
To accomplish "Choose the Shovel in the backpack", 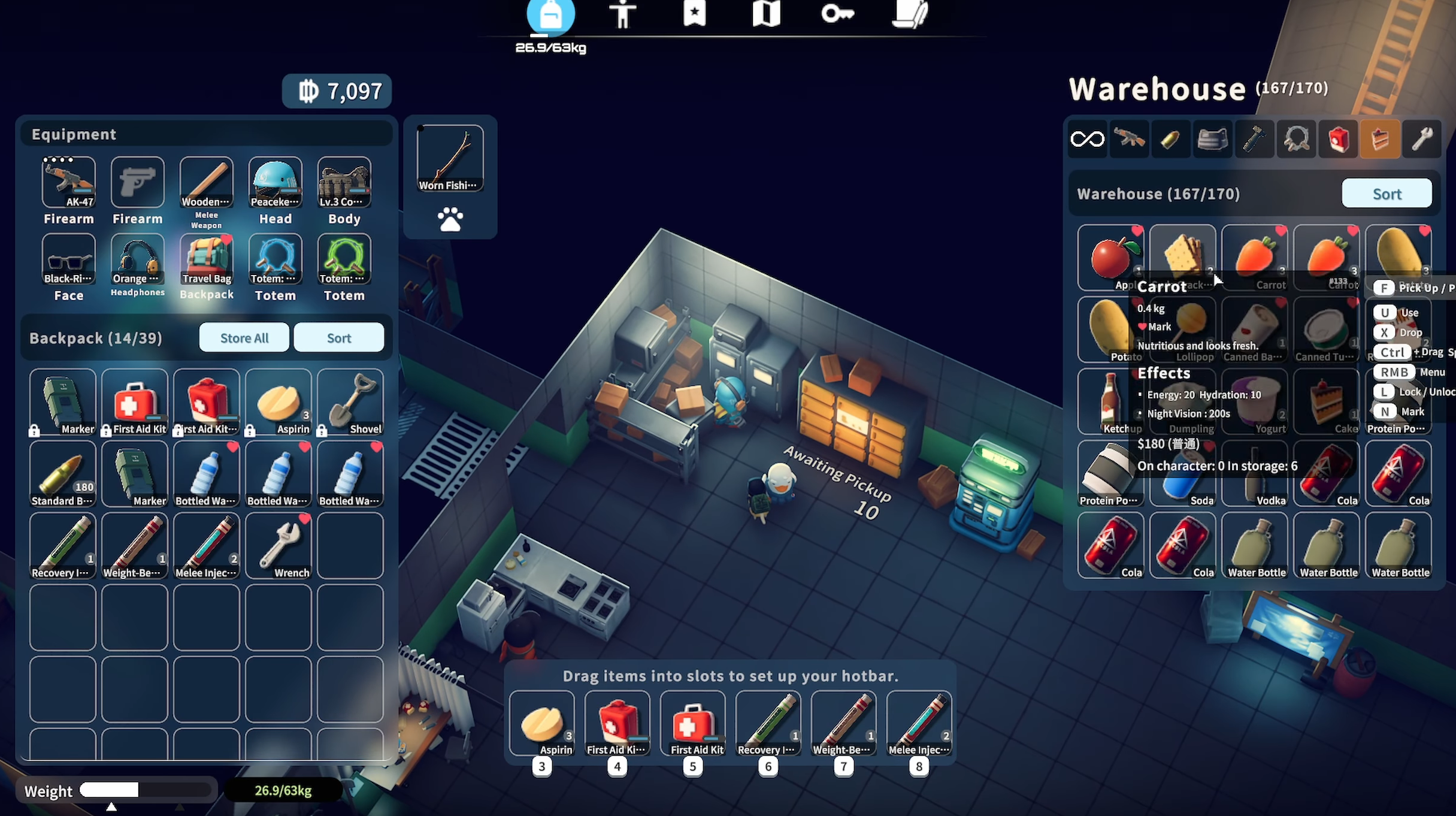I will [350, 401].
